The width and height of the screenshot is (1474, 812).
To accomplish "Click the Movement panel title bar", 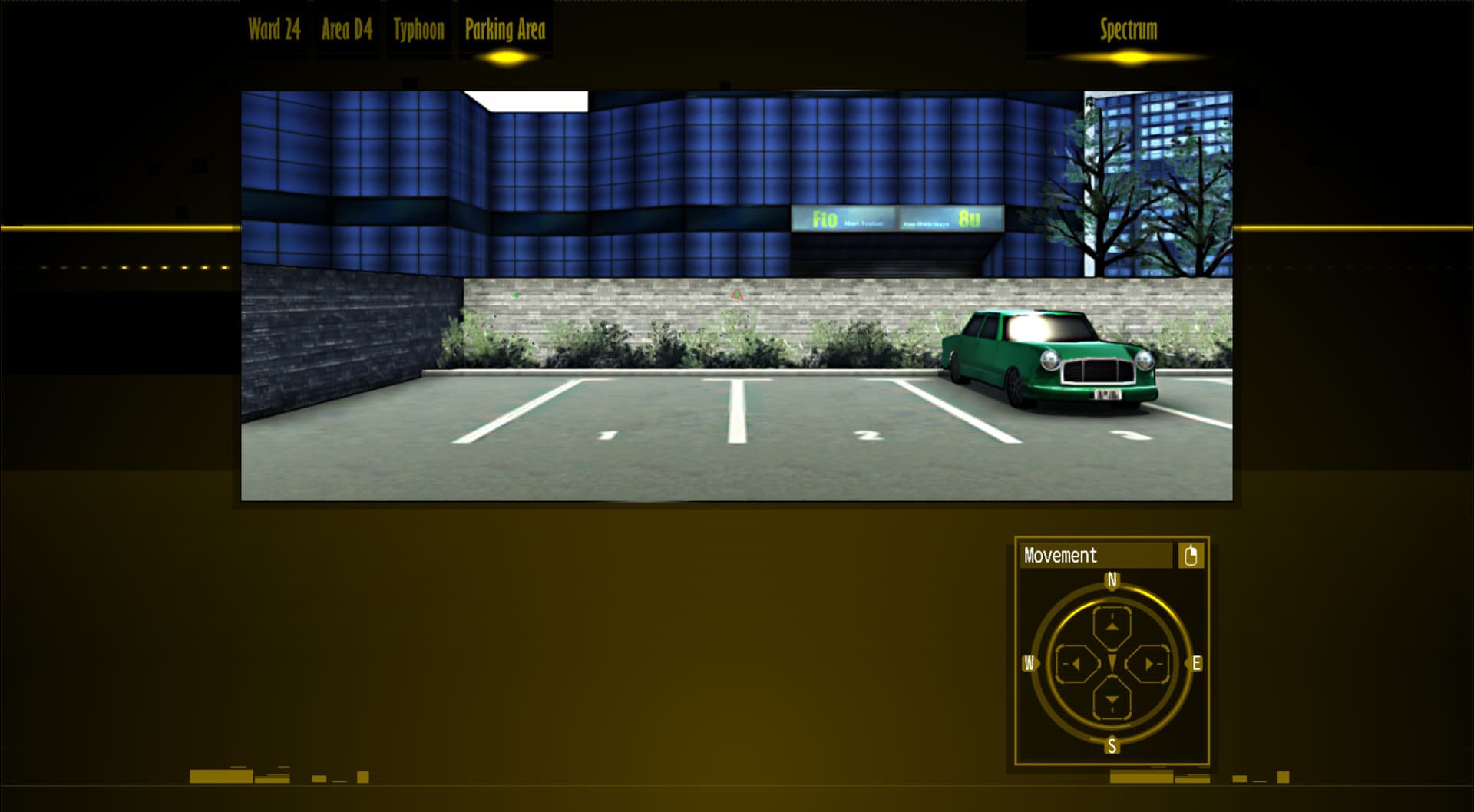I will 1075,555.
